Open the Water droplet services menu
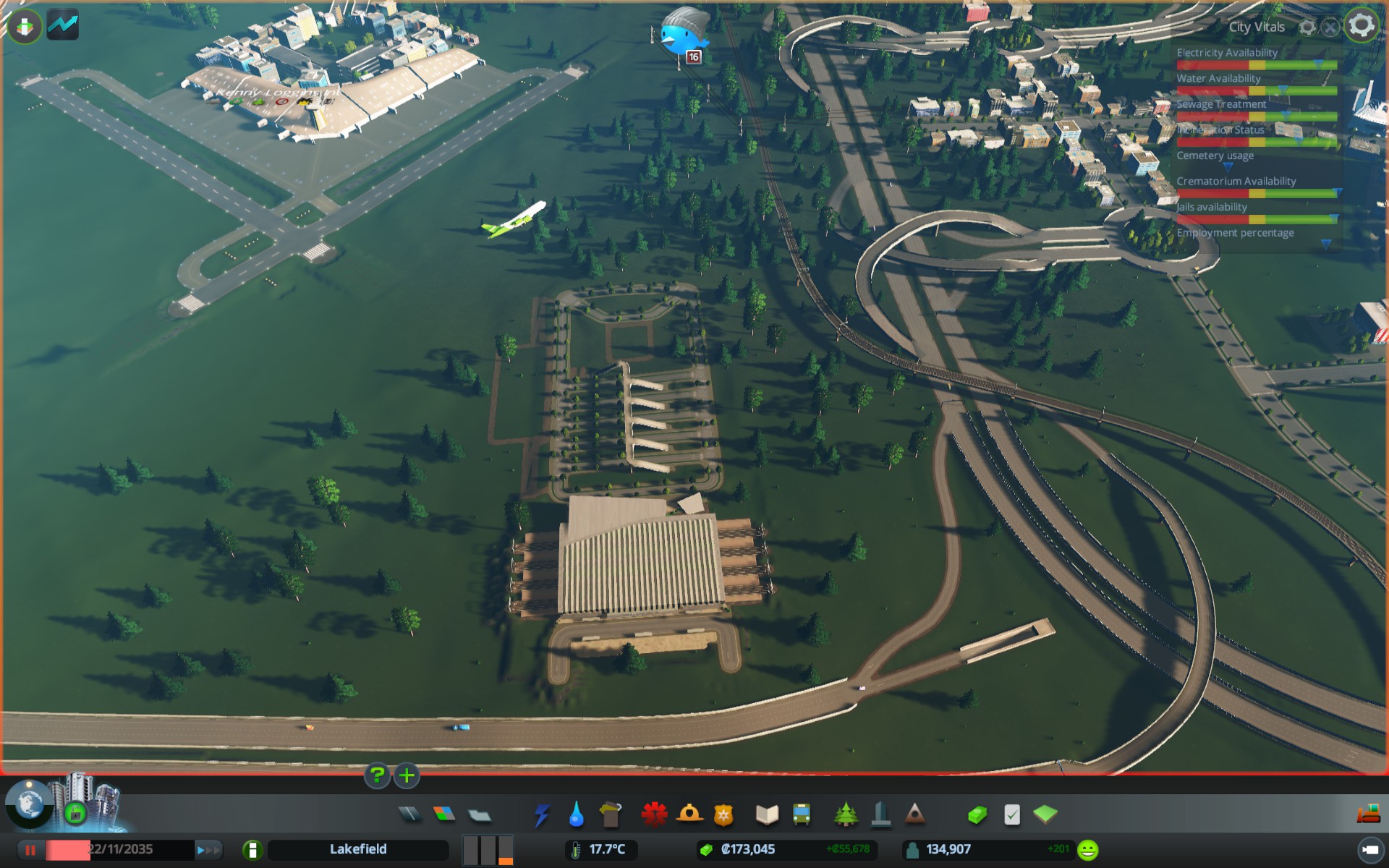This screenshot has width=1389, height=868. 576,814
